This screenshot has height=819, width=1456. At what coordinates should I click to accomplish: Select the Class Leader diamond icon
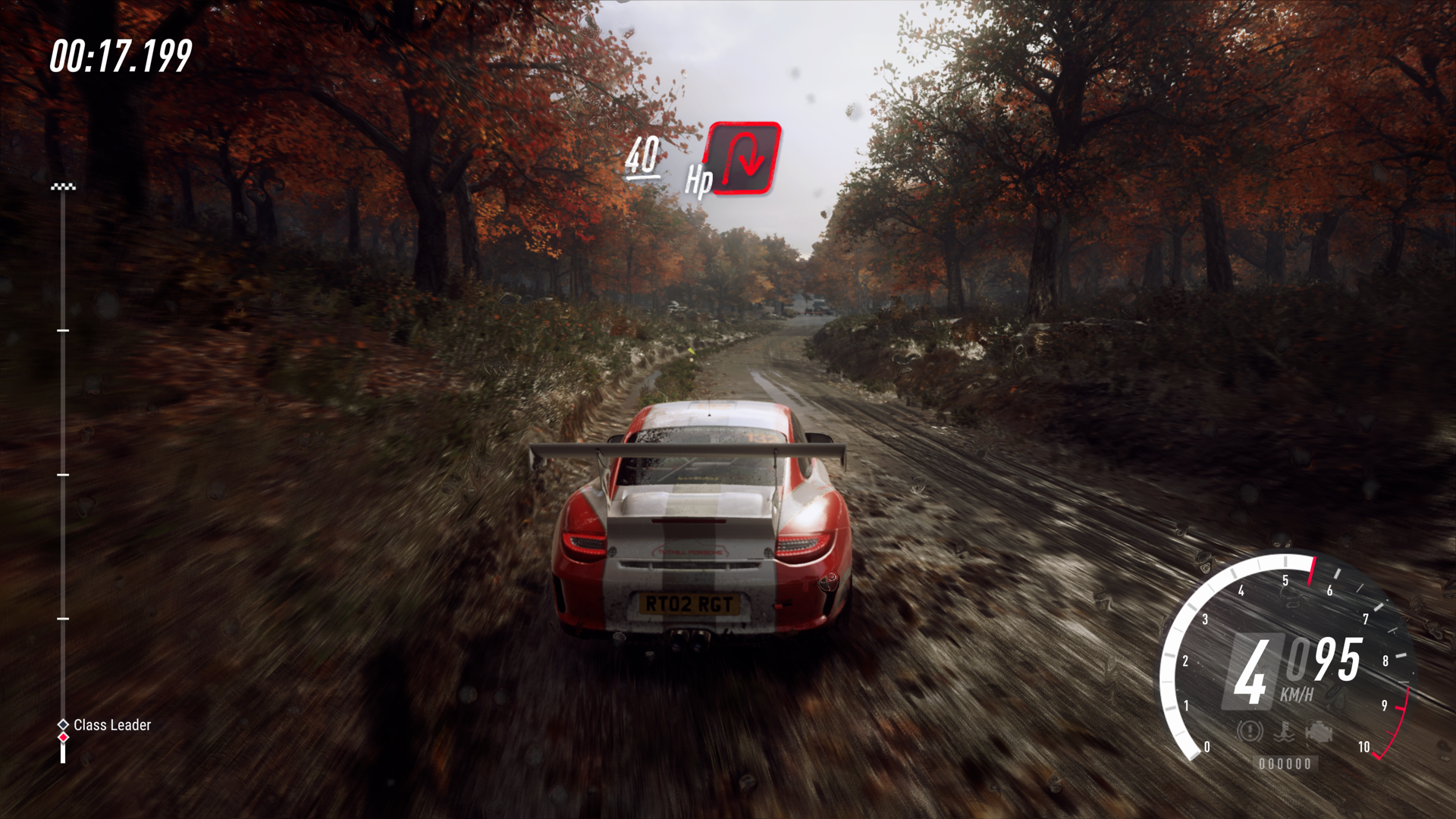point(62,724)
